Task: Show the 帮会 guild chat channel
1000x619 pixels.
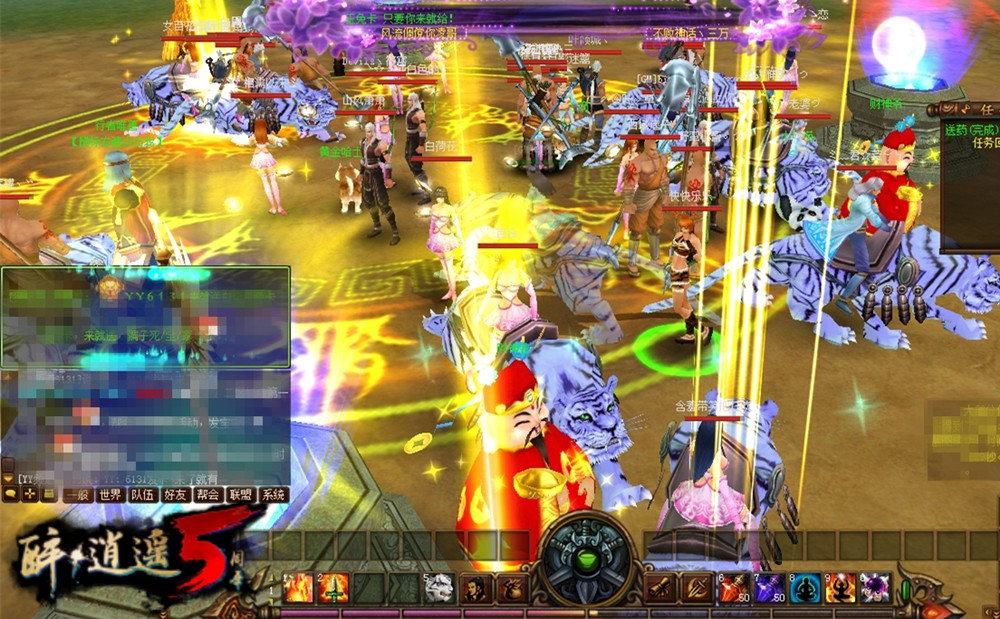Action: click(208, 494)
